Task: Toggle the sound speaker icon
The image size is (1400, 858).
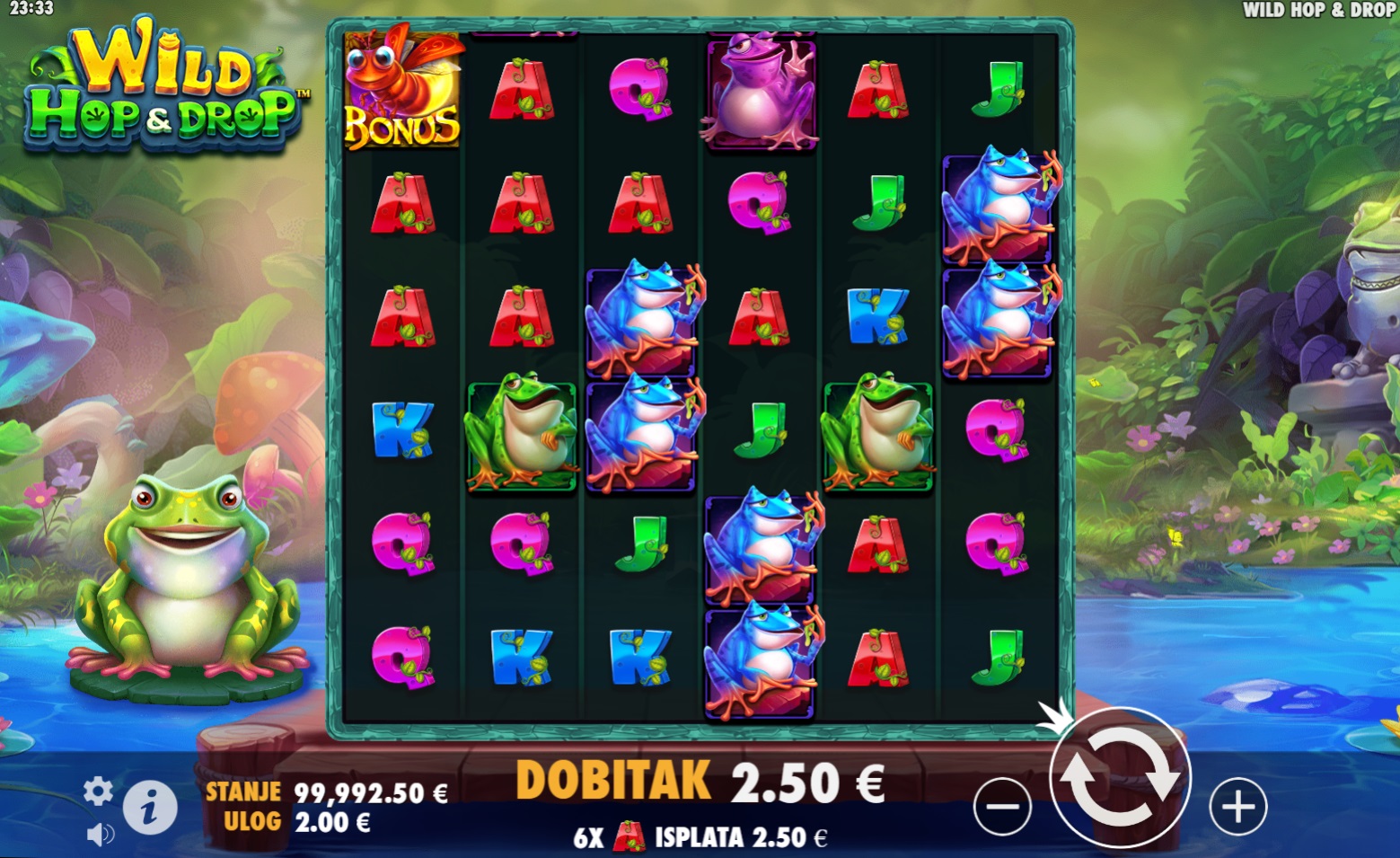Action: [100, 835]
